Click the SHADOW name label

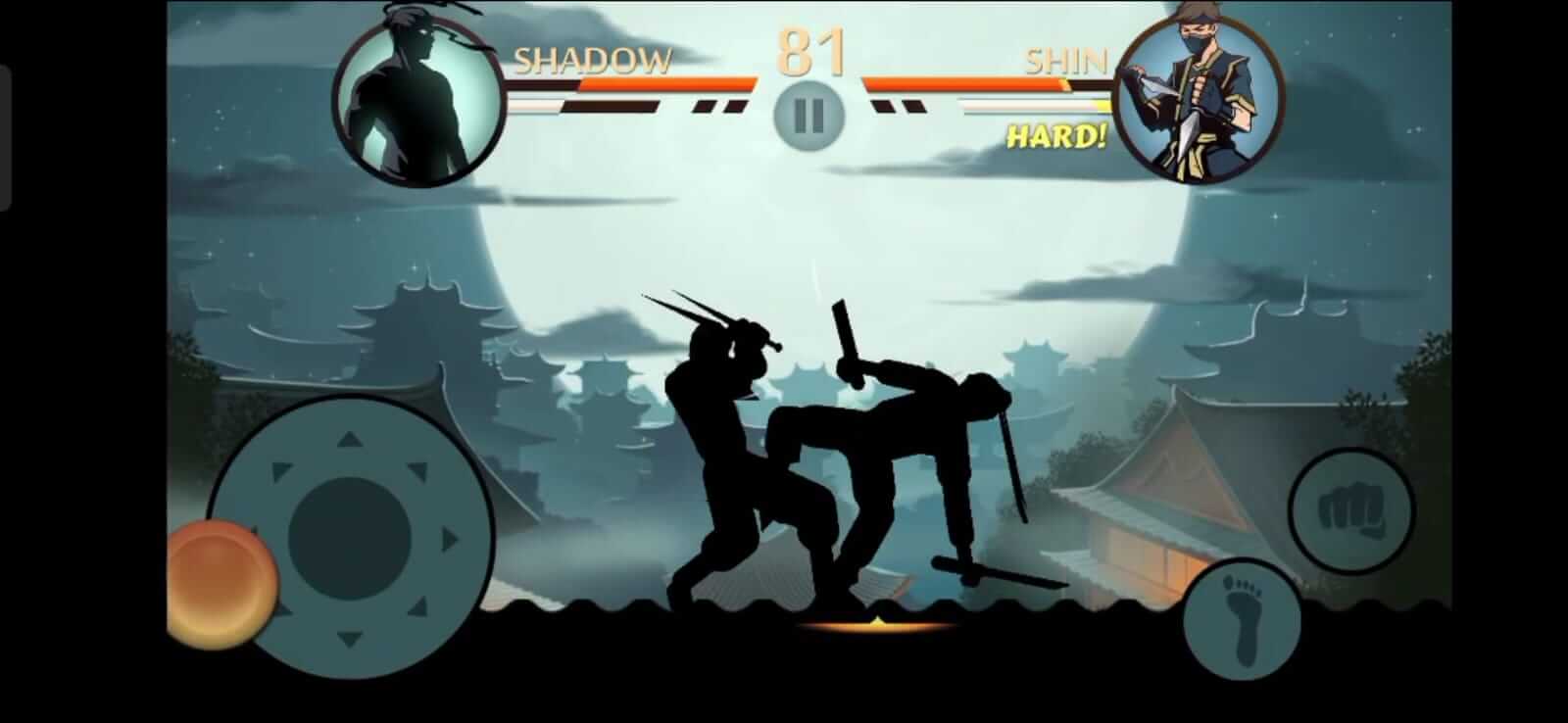coord(593,61)
